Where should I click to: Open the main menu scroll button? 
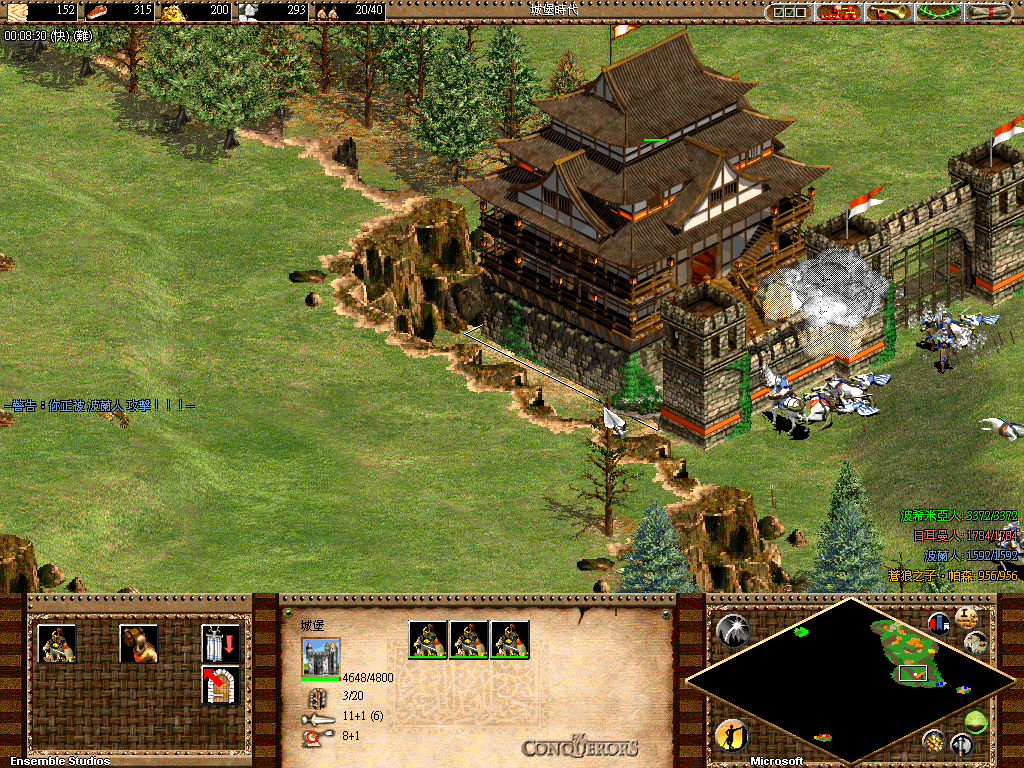pyautogui.click(x=988, y=12)
